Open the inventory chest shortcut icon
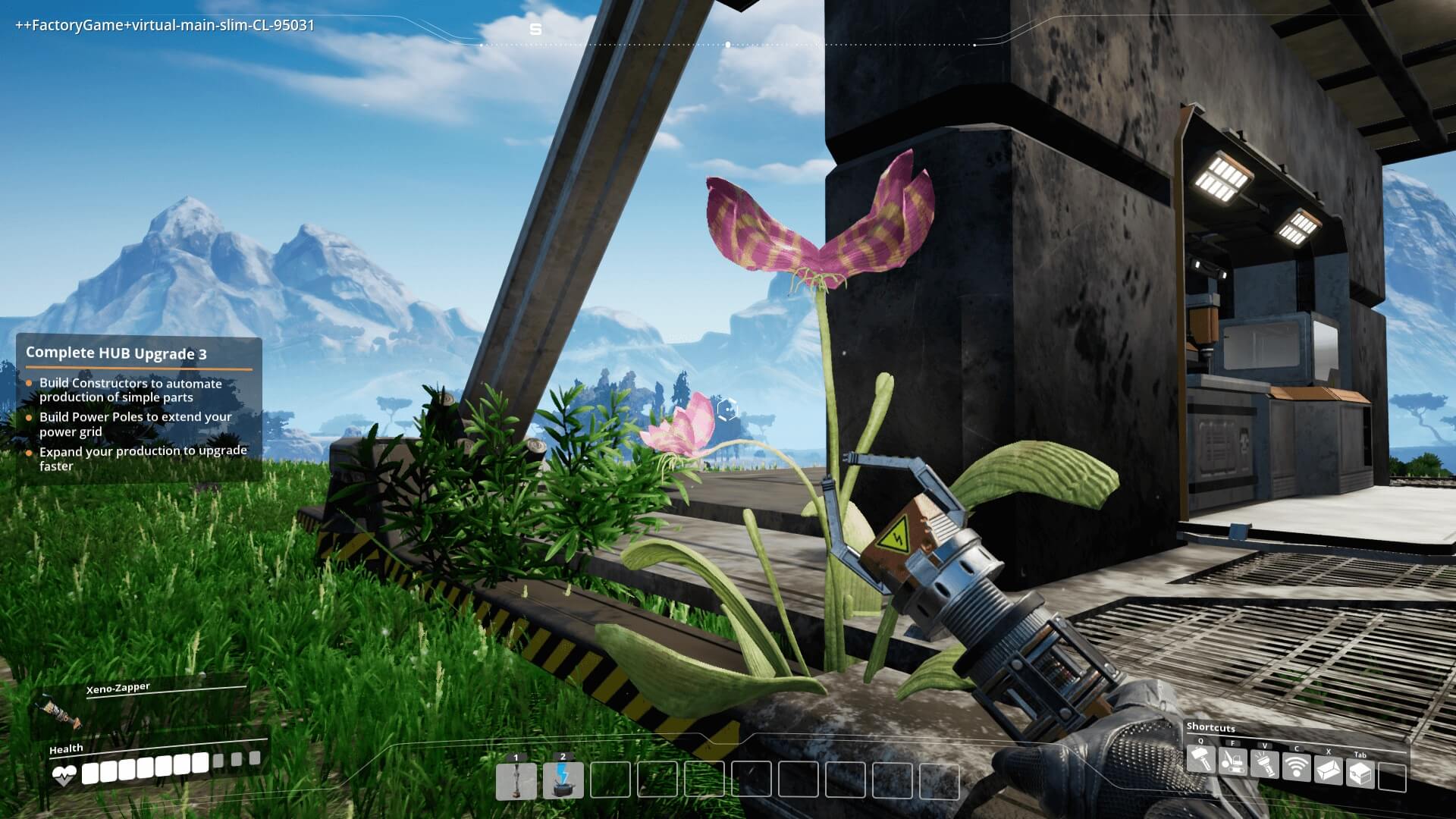This screenshot has width=1456, height=819. (x=1360, y=773)
